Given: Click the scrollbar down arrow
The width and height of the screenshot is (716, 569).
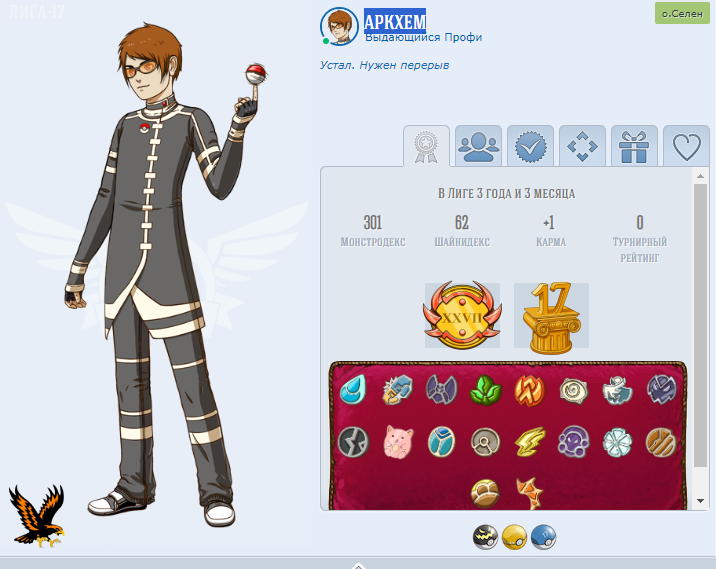Looking at the screenshot, I should click(701, 502).
